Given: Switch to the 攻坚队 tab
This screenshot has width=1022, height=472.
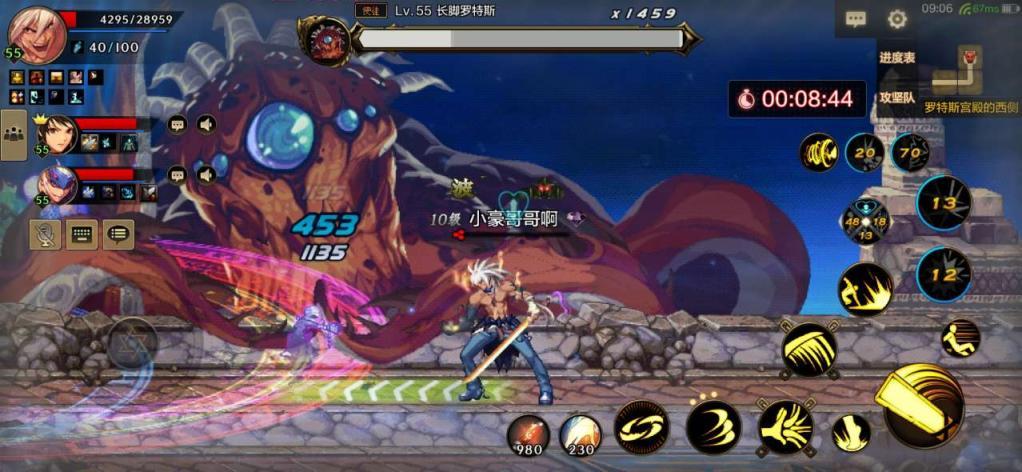Looking at the screenshot, I should [x=897, y=98].
